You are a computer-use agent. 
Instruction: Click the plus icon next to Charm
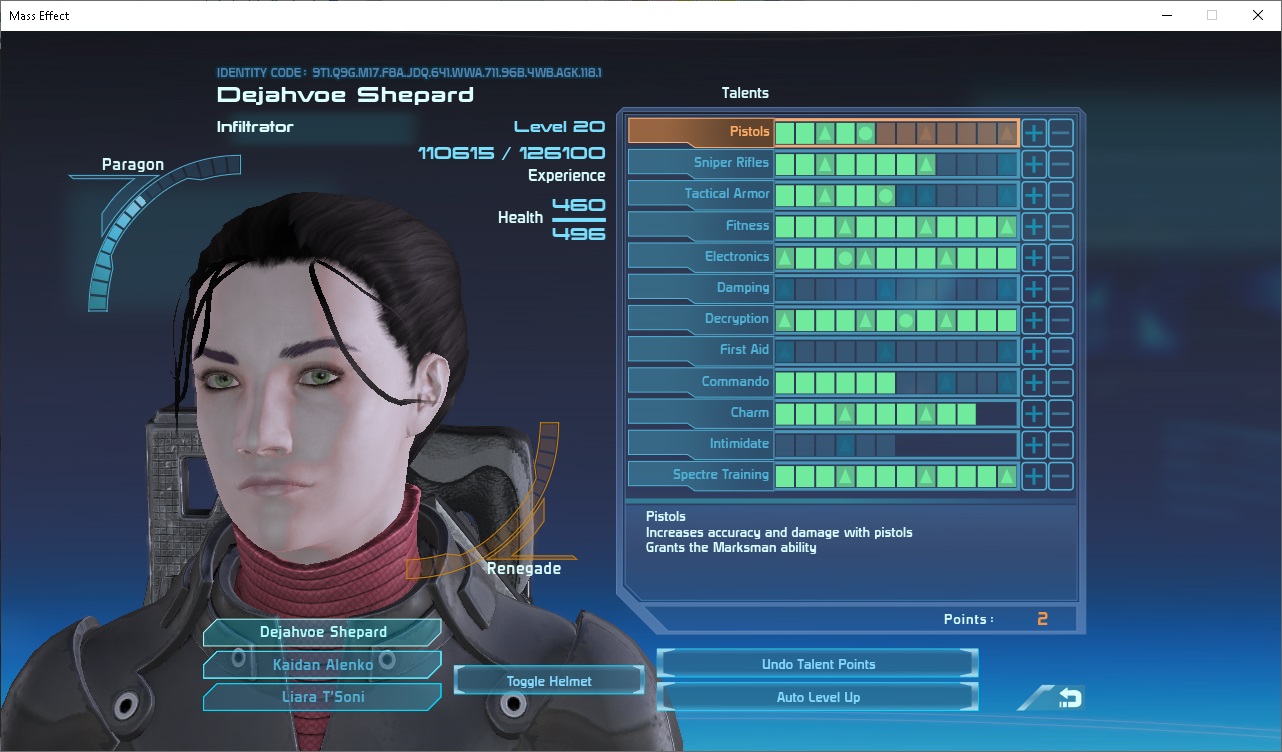tap(1033, 412)
